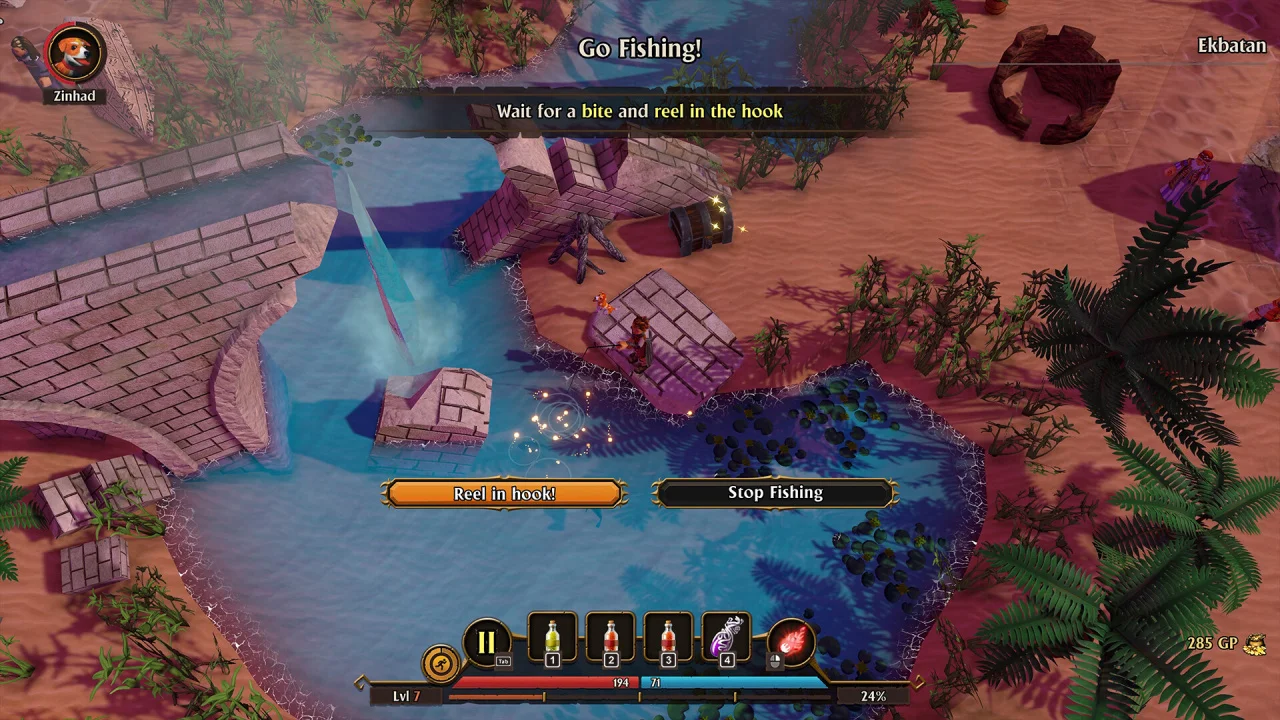Select the purple item in slot 4
This screenshot has width=1280, height=720.
click(727, 638)
